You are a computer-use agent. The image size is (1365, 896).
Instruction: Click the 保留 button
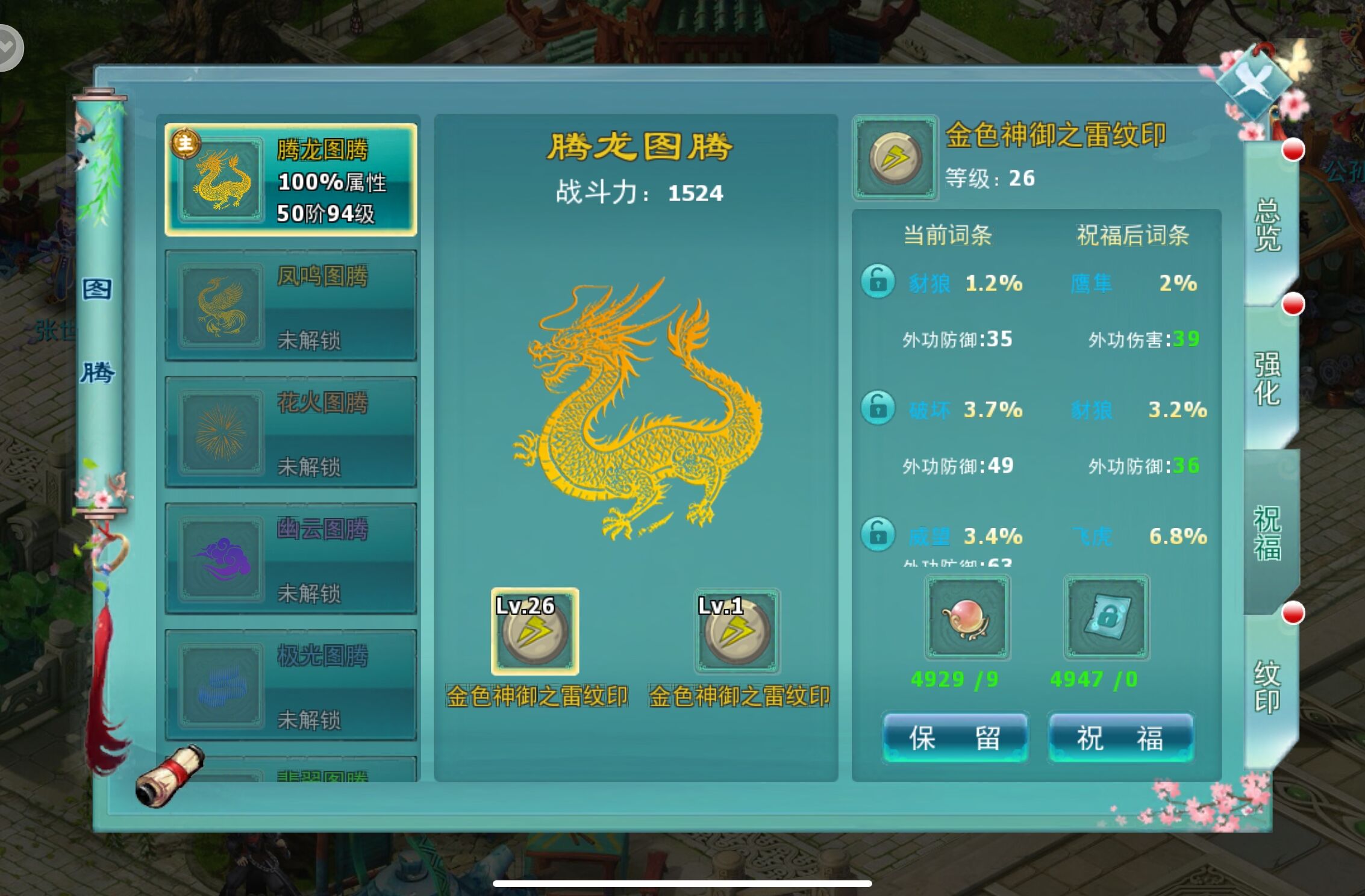click(955, 738)
